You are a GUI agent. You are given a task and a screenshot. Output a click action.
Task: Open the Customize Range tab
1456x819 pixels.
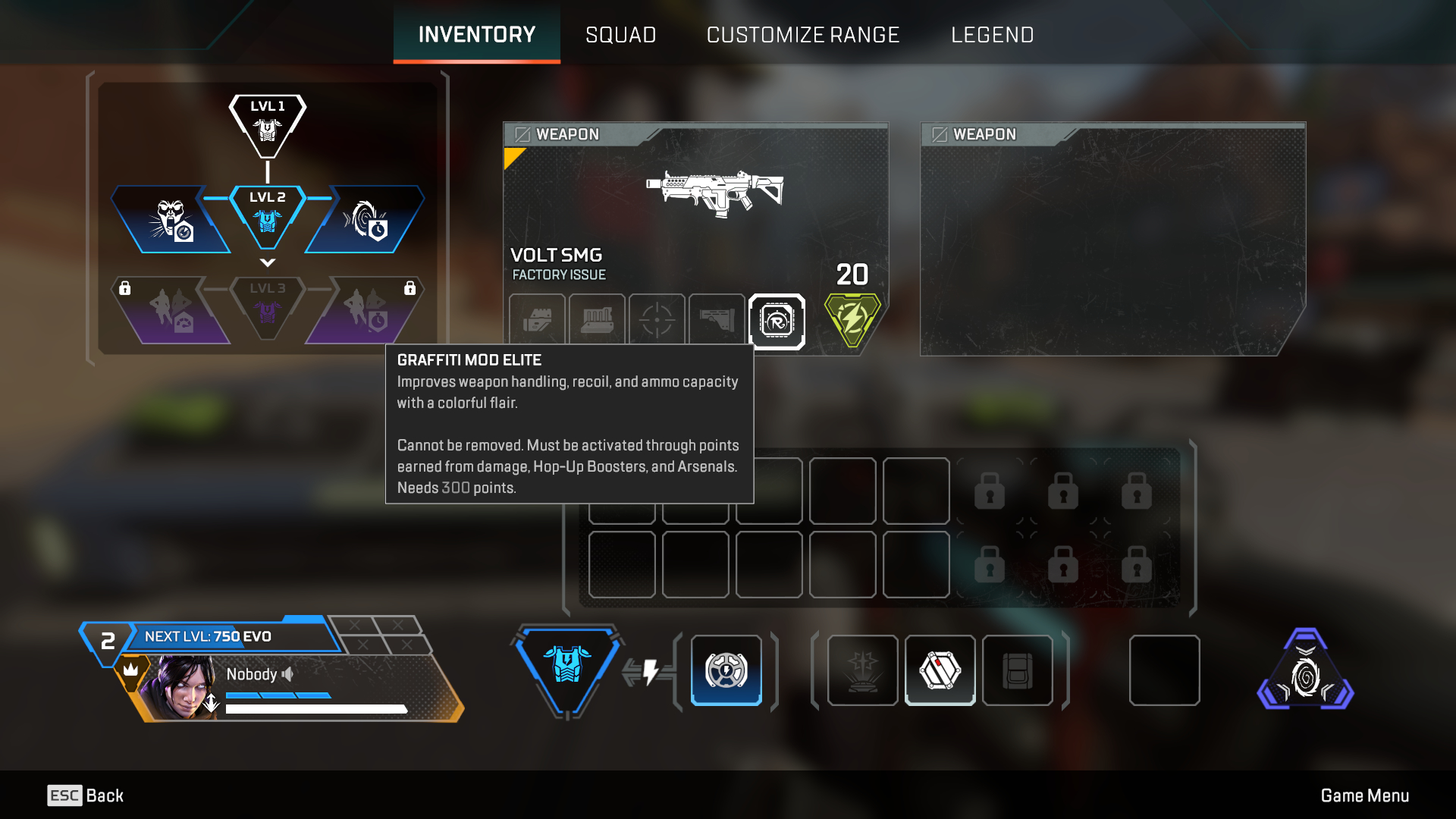(x=802, y=35)
